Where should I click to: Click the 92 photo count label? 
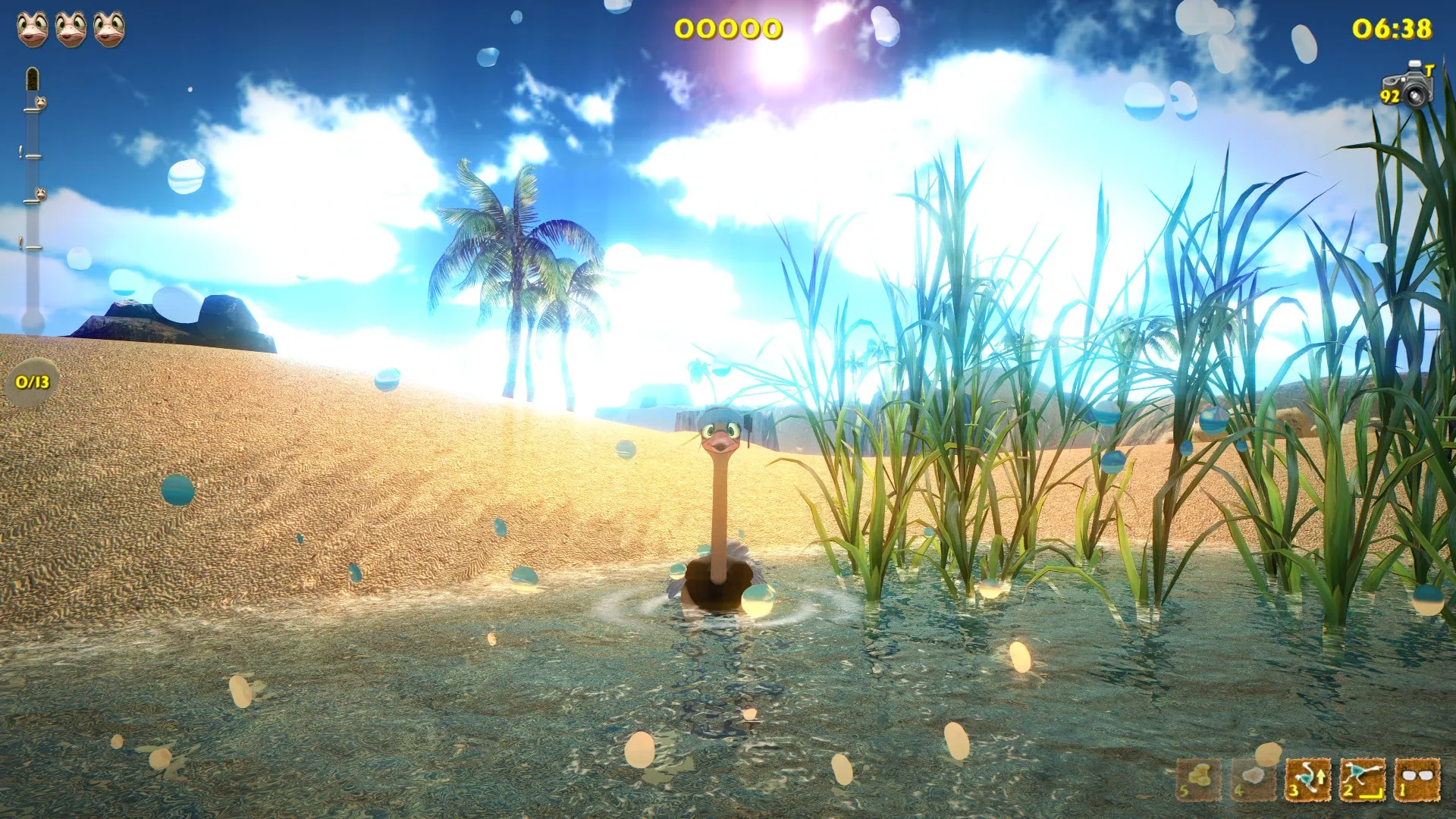1389,96
